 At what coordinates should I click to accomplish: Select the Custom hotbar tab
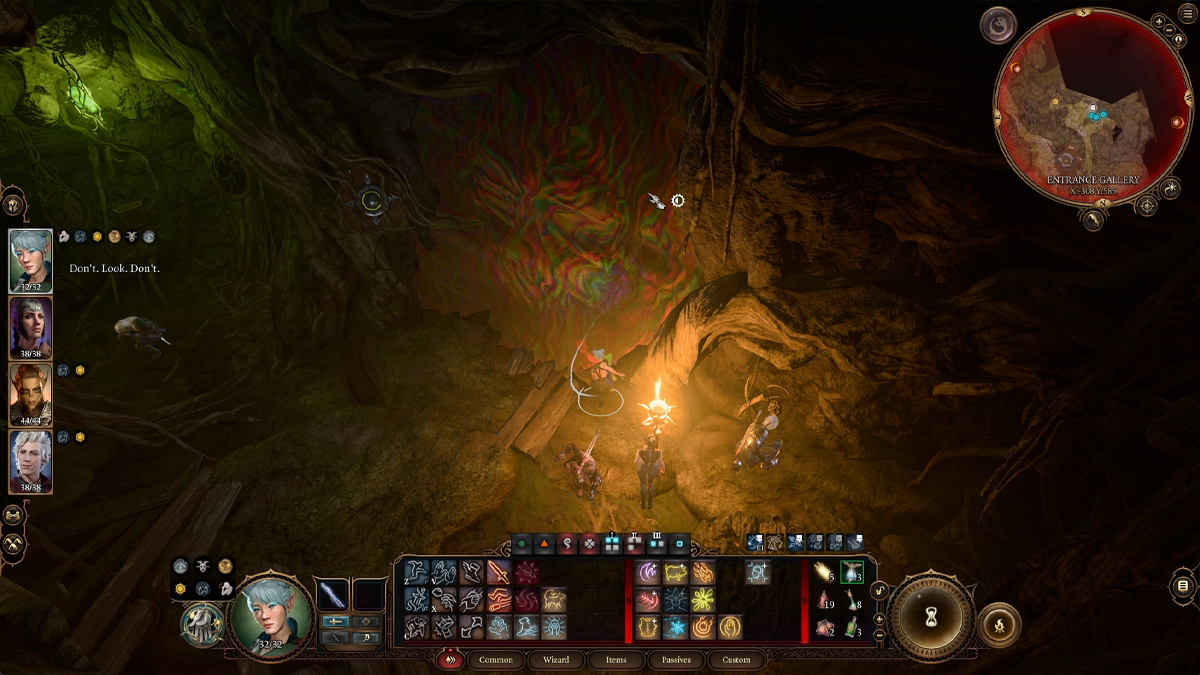pos(736,660)
